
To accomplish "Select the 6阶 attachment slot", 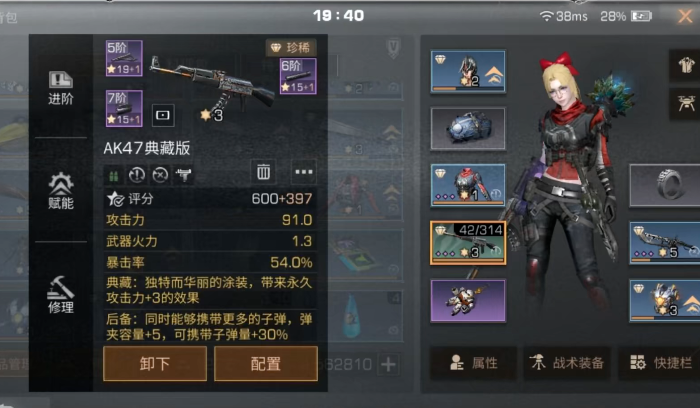I will click(298, 77).
